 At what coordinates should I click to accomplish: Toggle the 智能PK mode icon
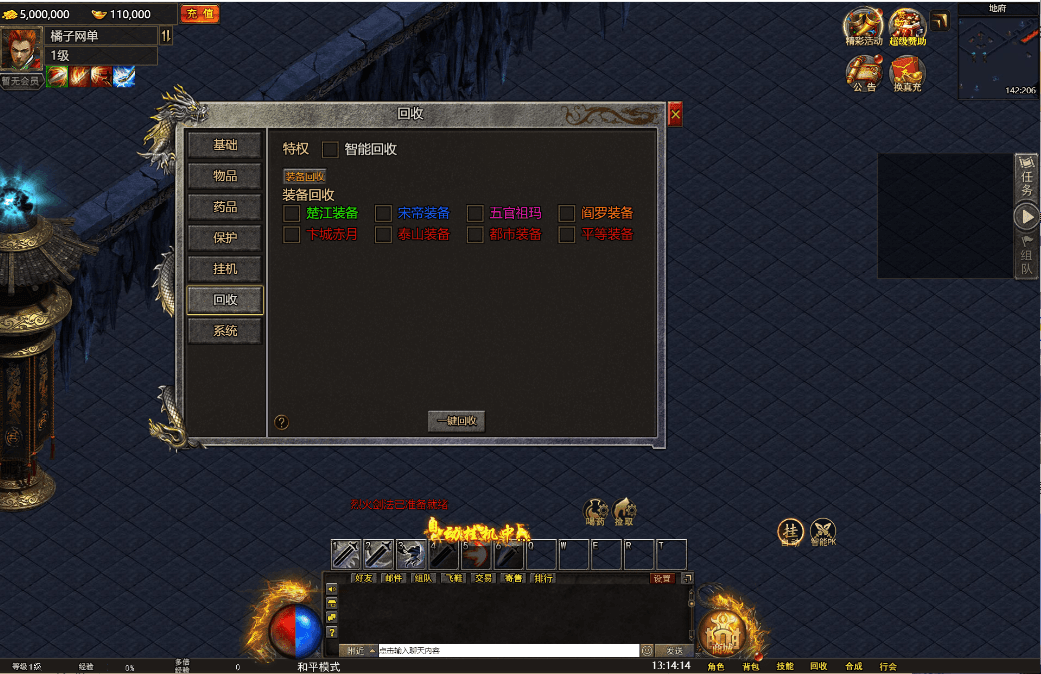pyautogui.click(x=823, y=530)
